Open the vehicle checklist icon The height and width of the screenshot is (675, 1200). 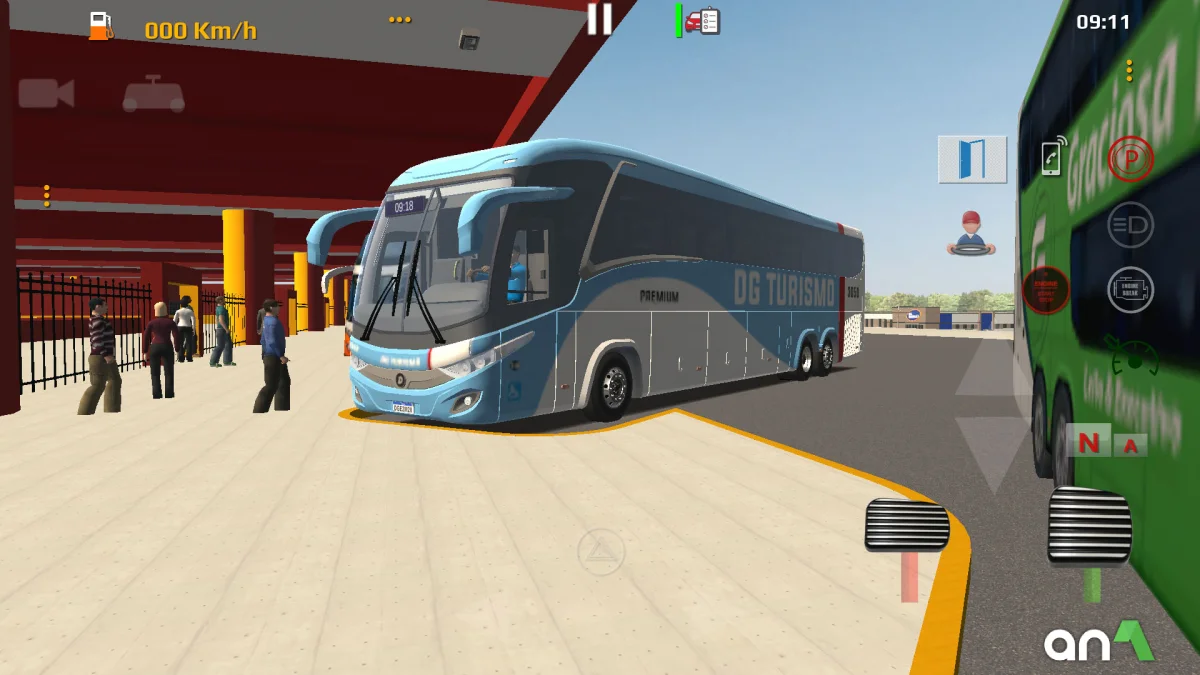(703, 21)
